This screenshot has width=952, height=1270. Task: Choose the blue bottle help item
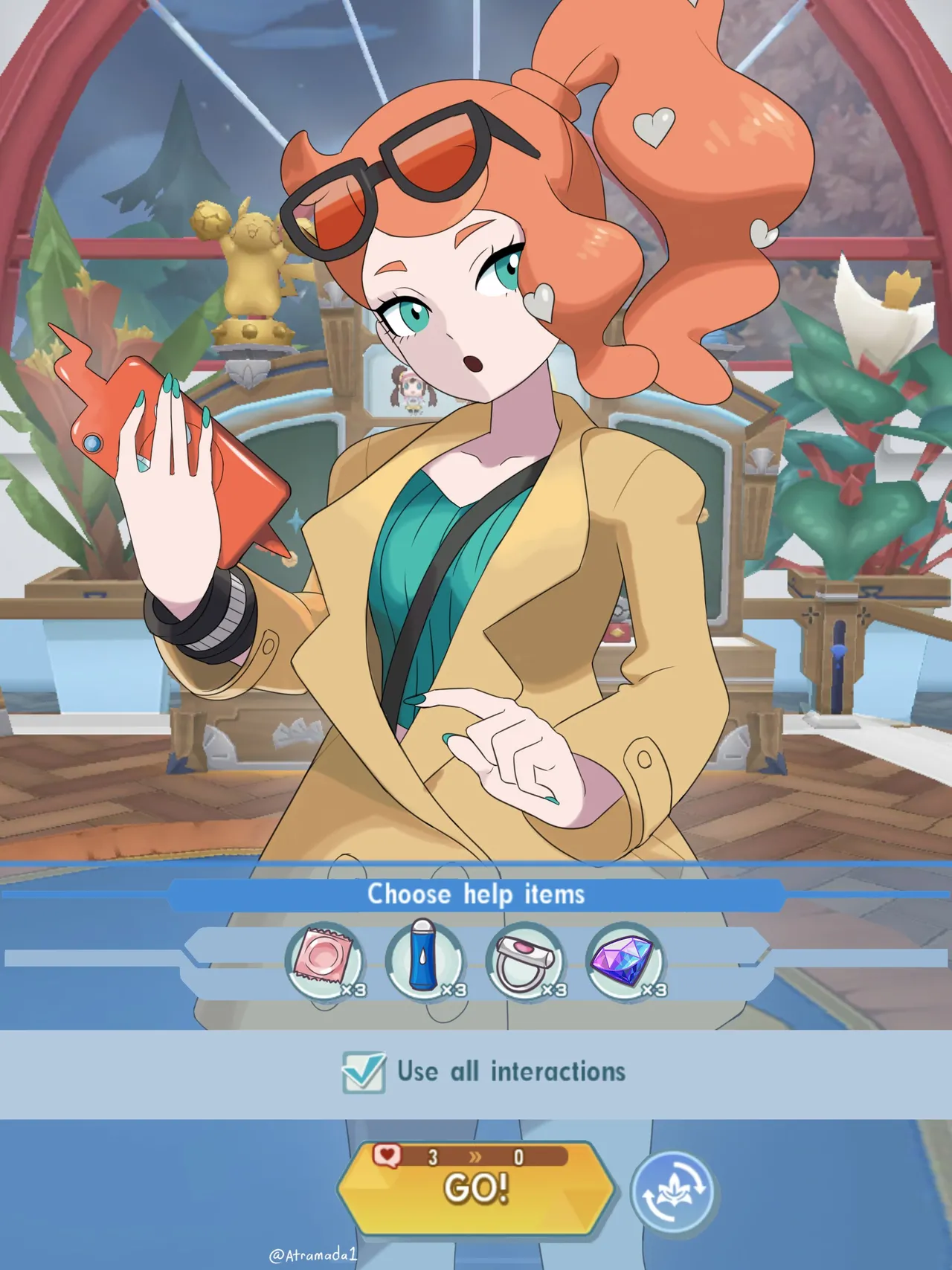[x=425, y=961]
